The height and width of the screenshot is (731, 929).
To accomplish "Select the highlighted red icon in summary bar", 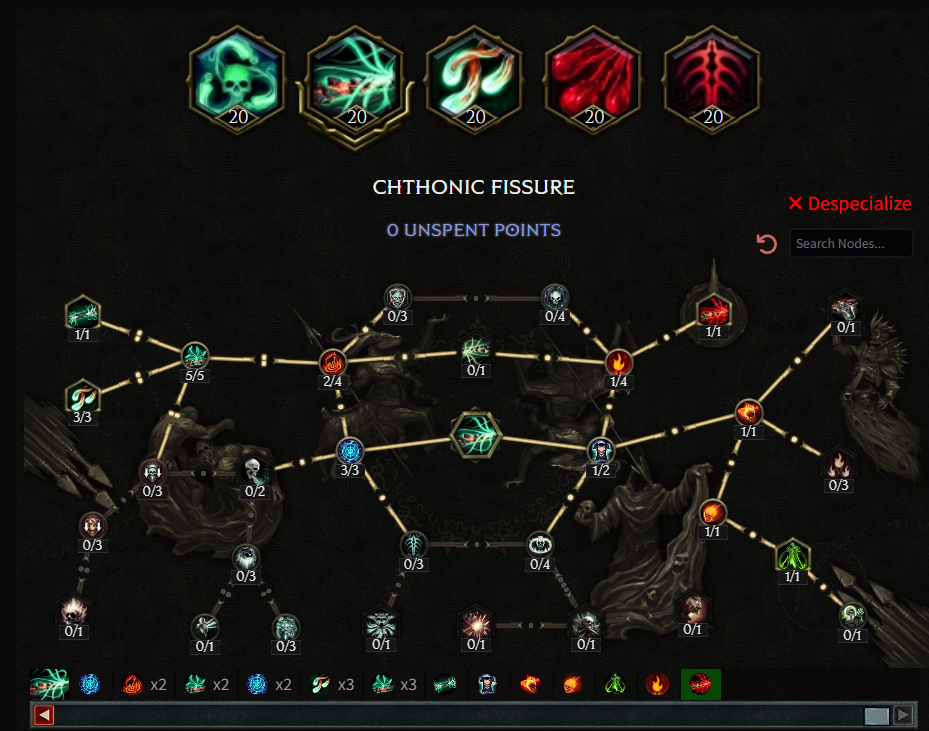I will (x=700, y=685).
